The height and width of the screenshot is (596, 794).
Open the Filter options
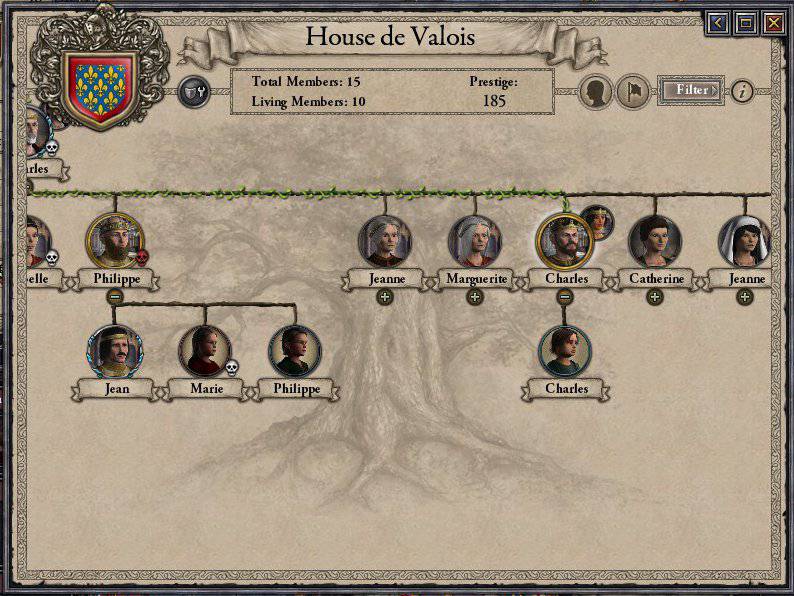coord(691,90)
